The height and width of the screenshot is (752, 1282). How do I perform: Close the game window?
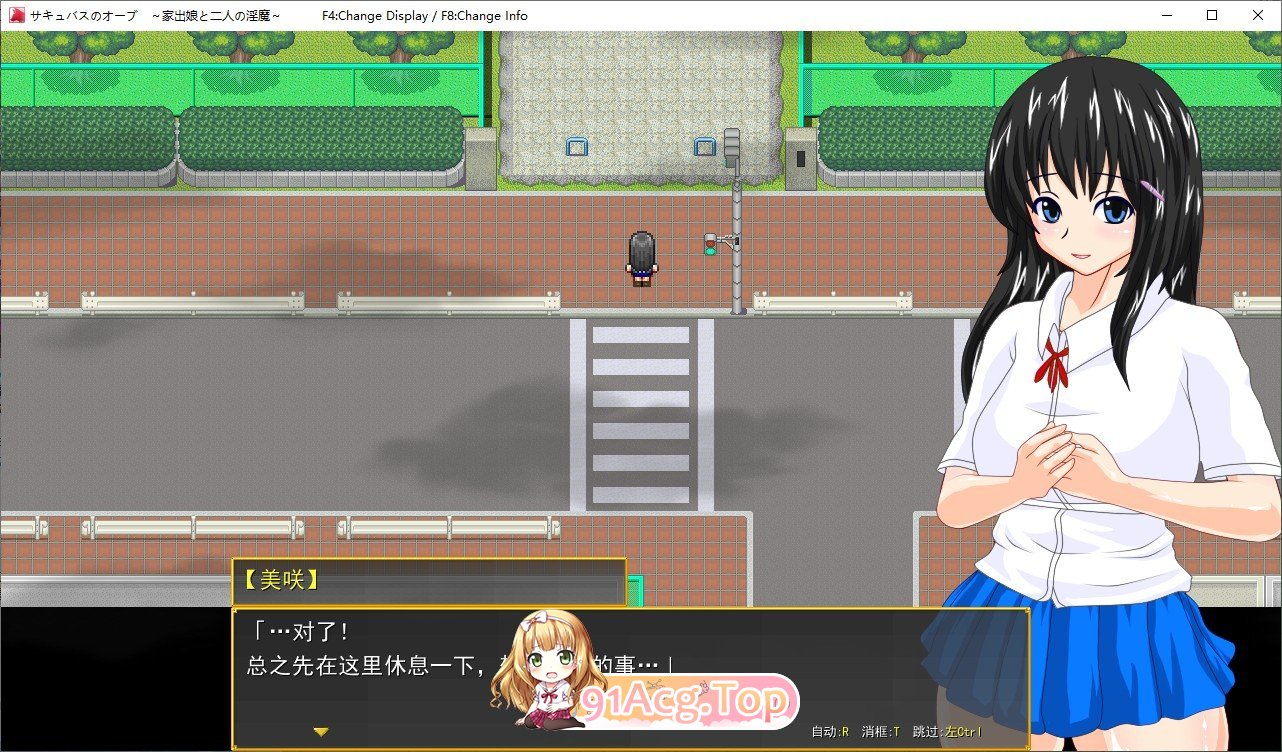(x=1257, y=15)
